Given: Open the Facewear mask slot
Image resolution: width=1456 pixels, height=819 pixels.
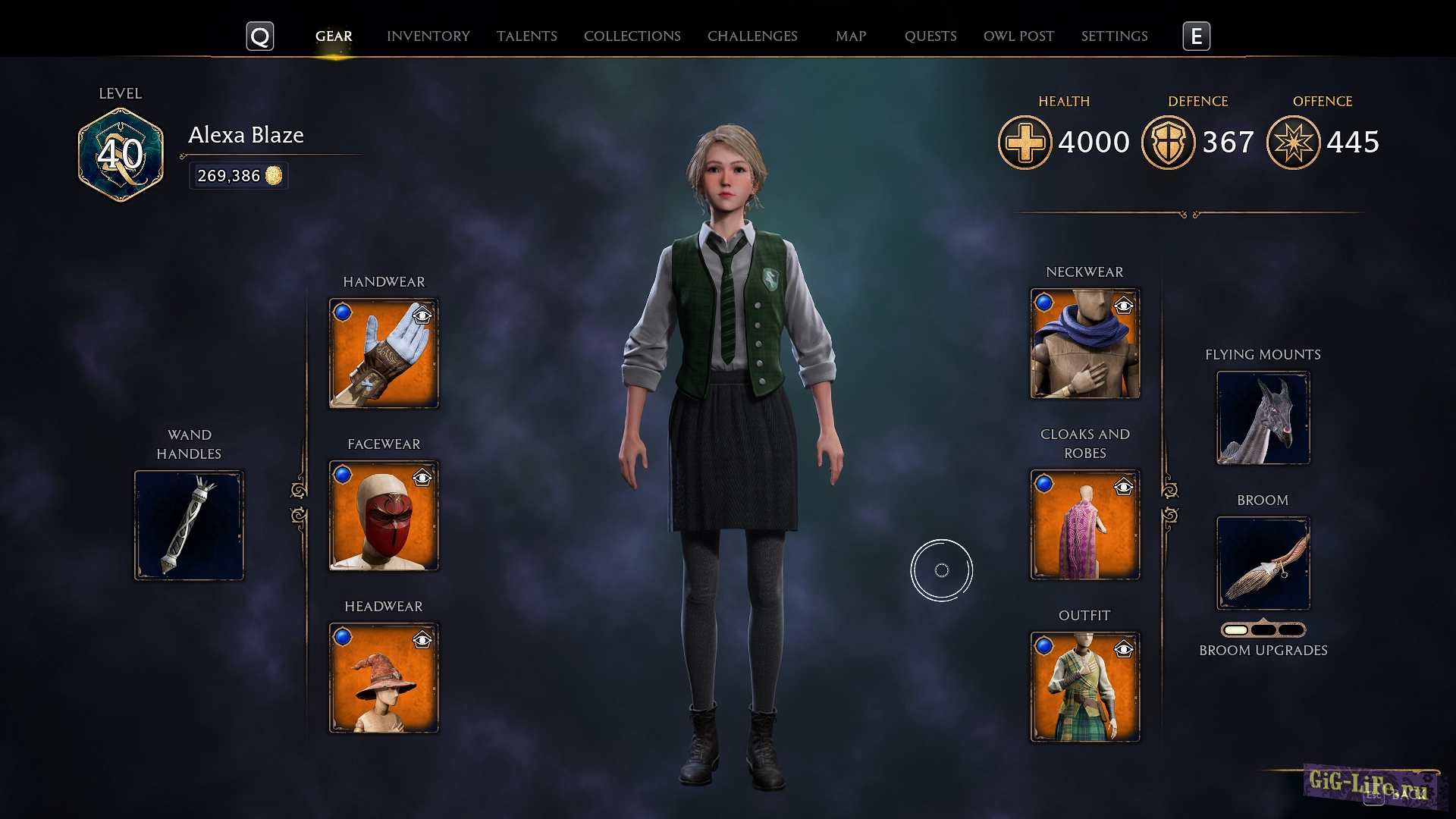Looking at the screenshot, I should pyautogui.click(x=383, y=515).
